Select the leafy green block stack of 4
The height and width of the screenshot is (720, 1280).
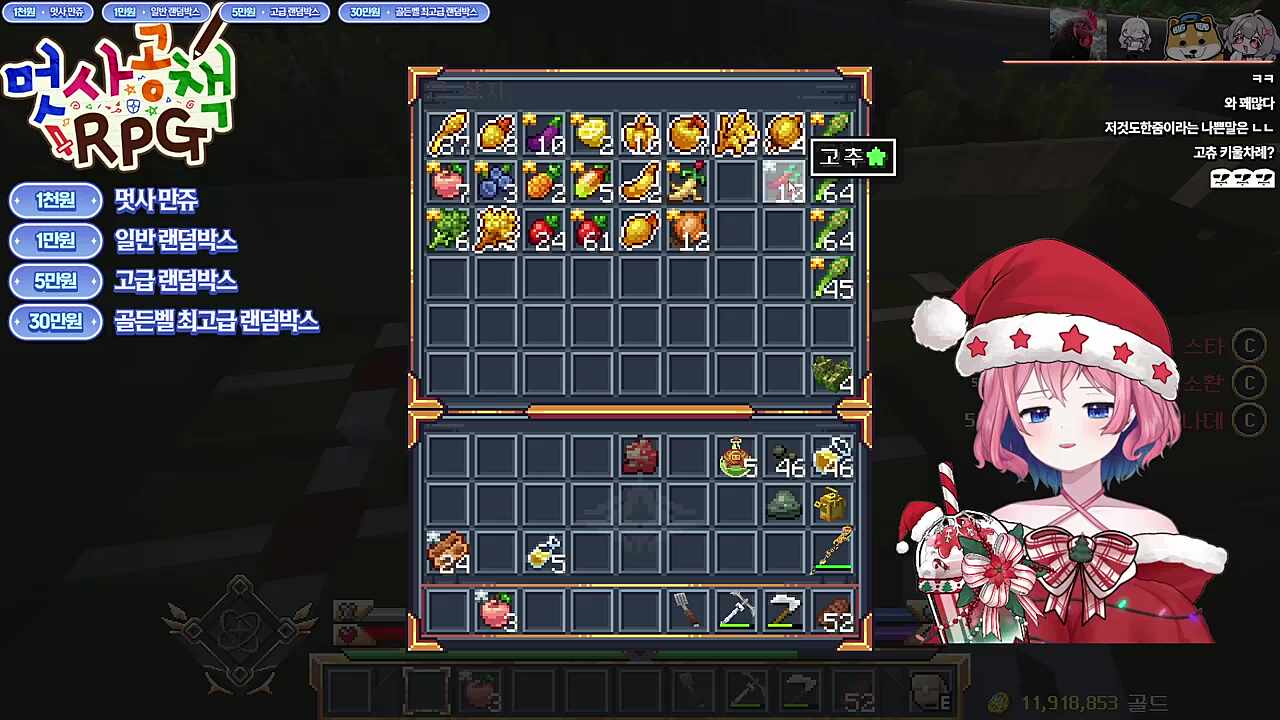click(832, 373)
